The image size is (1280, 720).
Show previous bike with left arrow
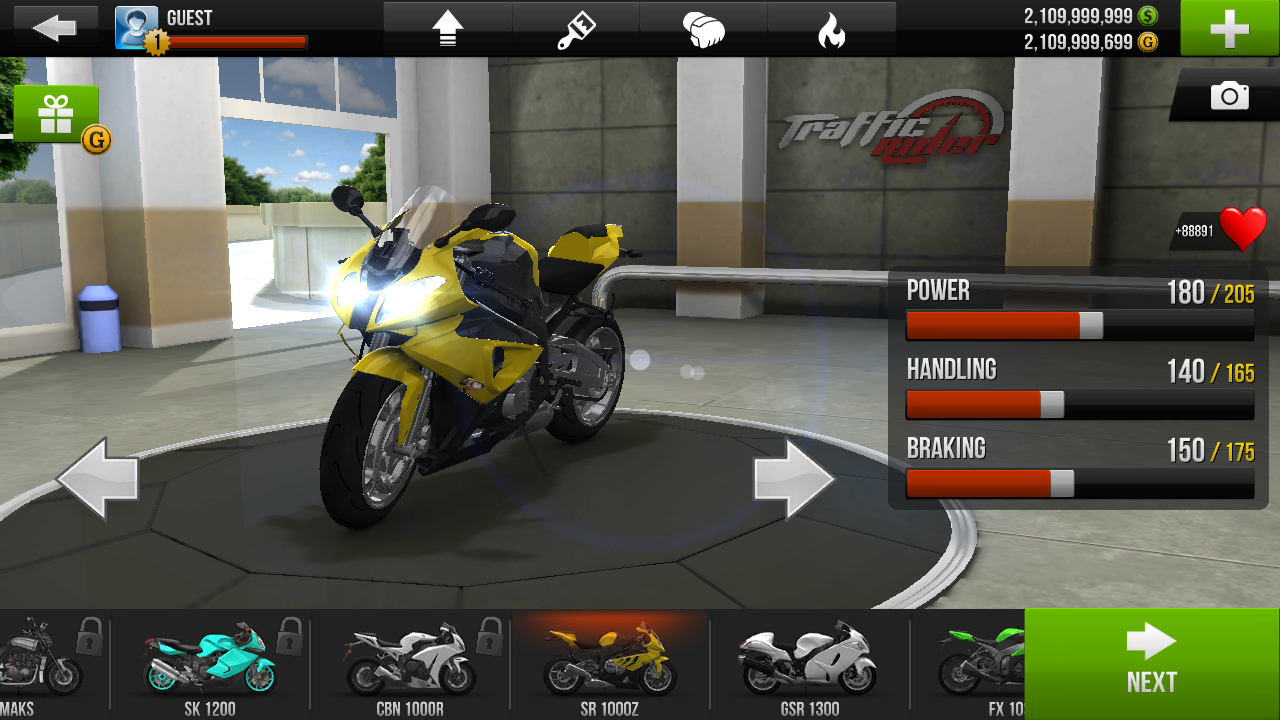pyautogui.click(x=97, y=479)
